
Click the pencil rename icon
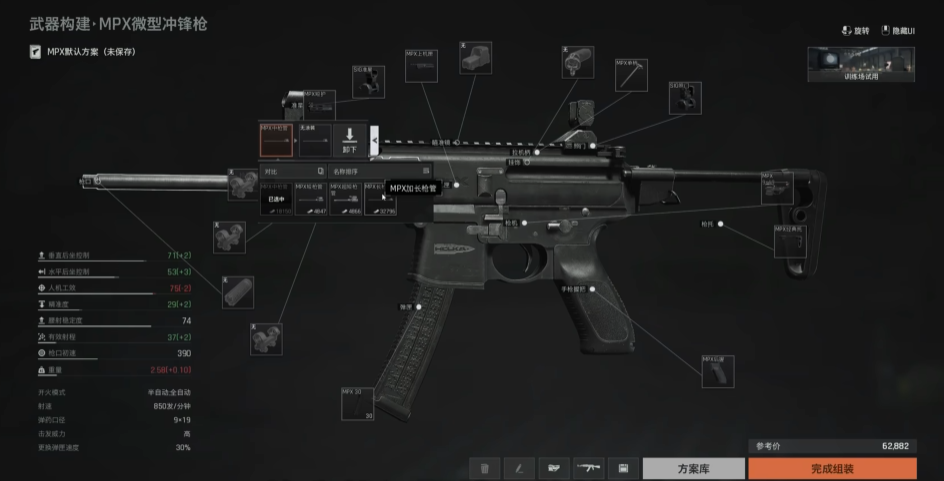pos(519,468)
